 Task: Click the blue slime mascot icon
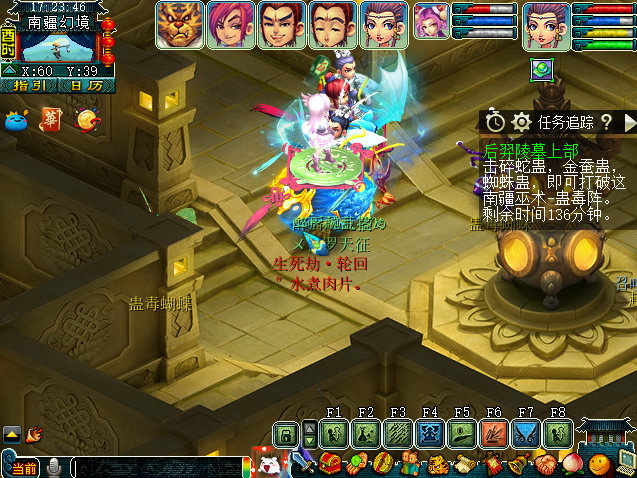click(19, 120)
